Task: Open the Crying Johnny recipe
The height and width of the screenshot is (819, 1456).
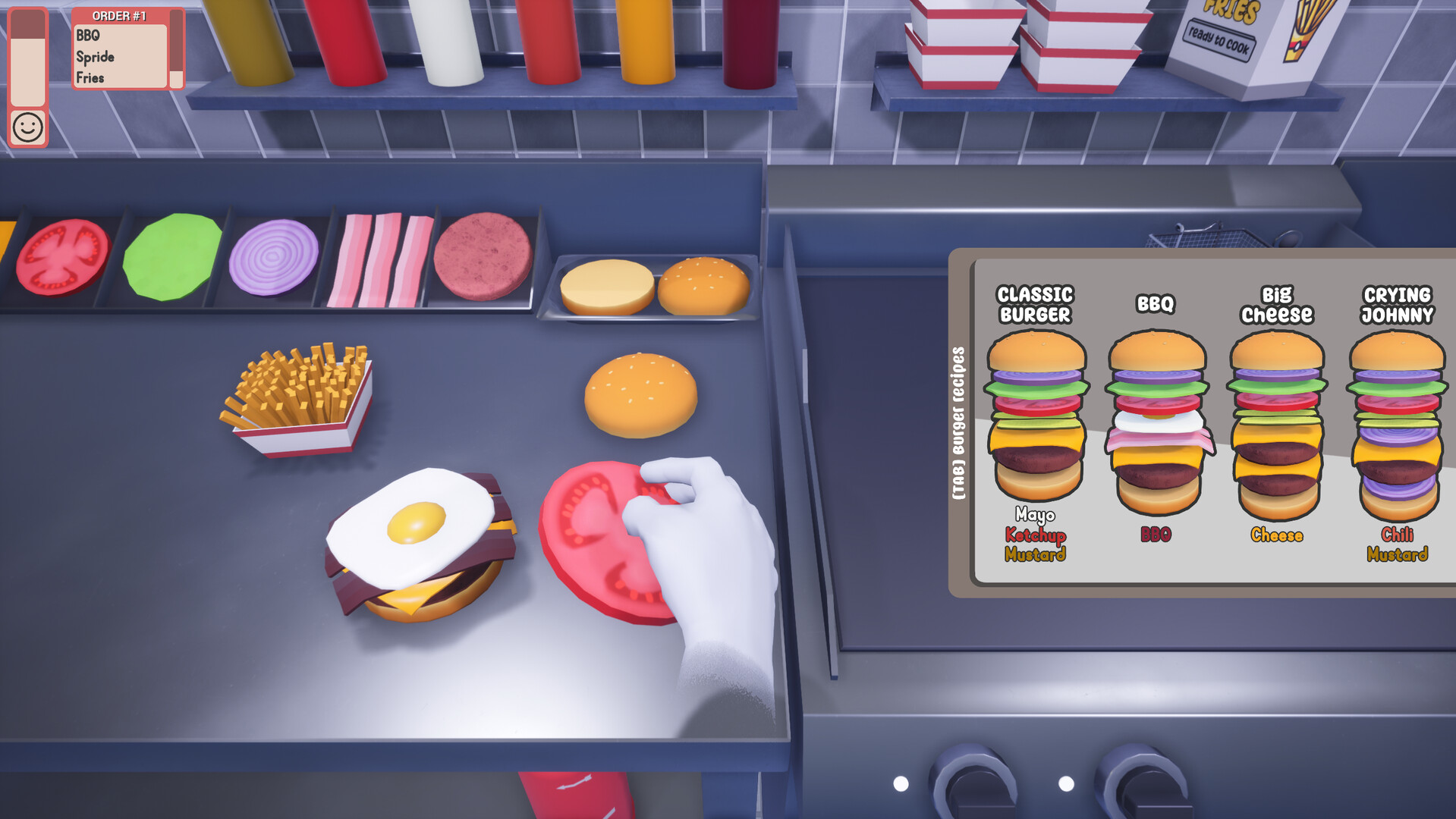Action: [1396, 417]
